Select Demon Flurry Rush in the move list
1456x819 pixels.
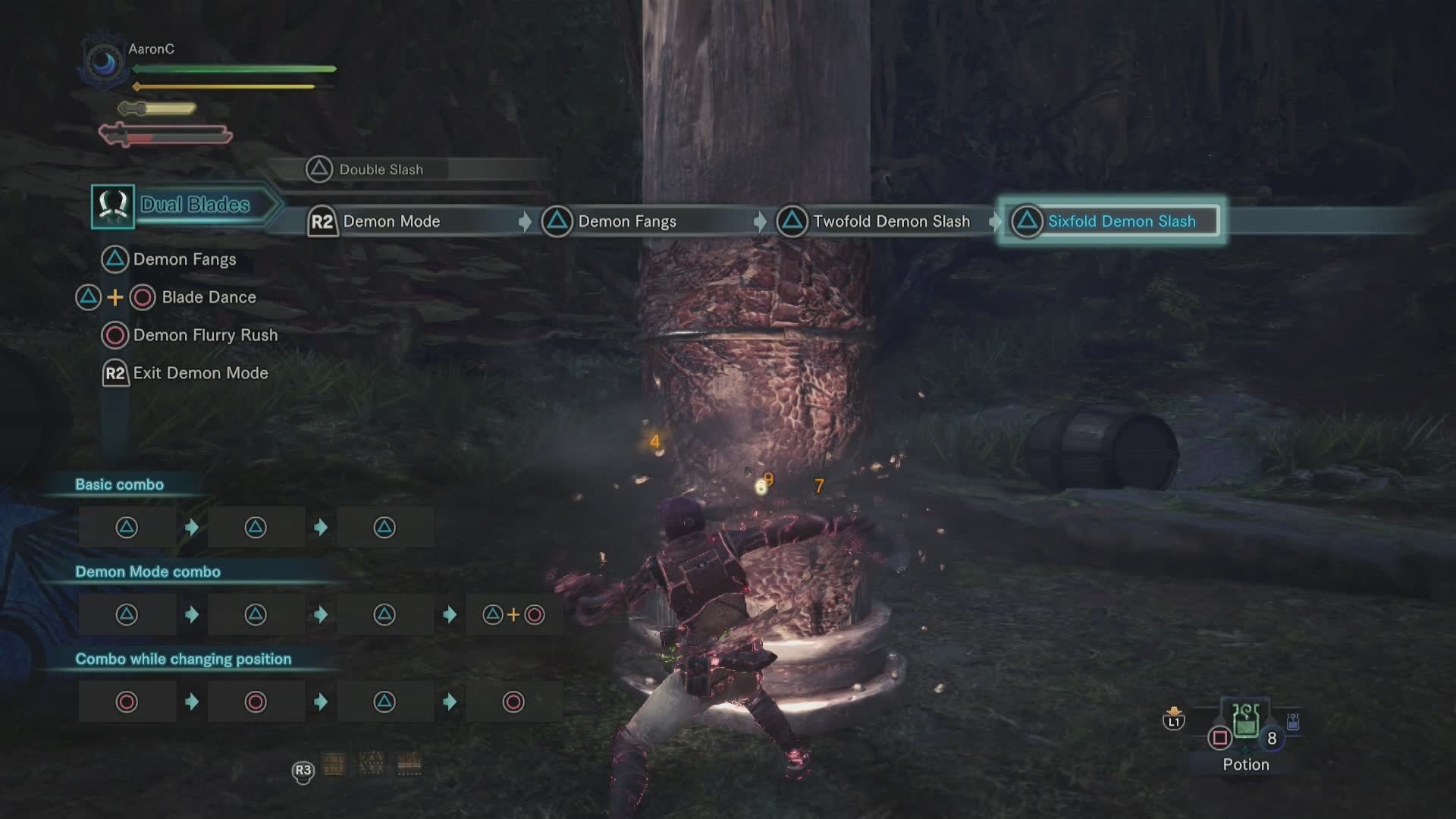pos(205,335)
